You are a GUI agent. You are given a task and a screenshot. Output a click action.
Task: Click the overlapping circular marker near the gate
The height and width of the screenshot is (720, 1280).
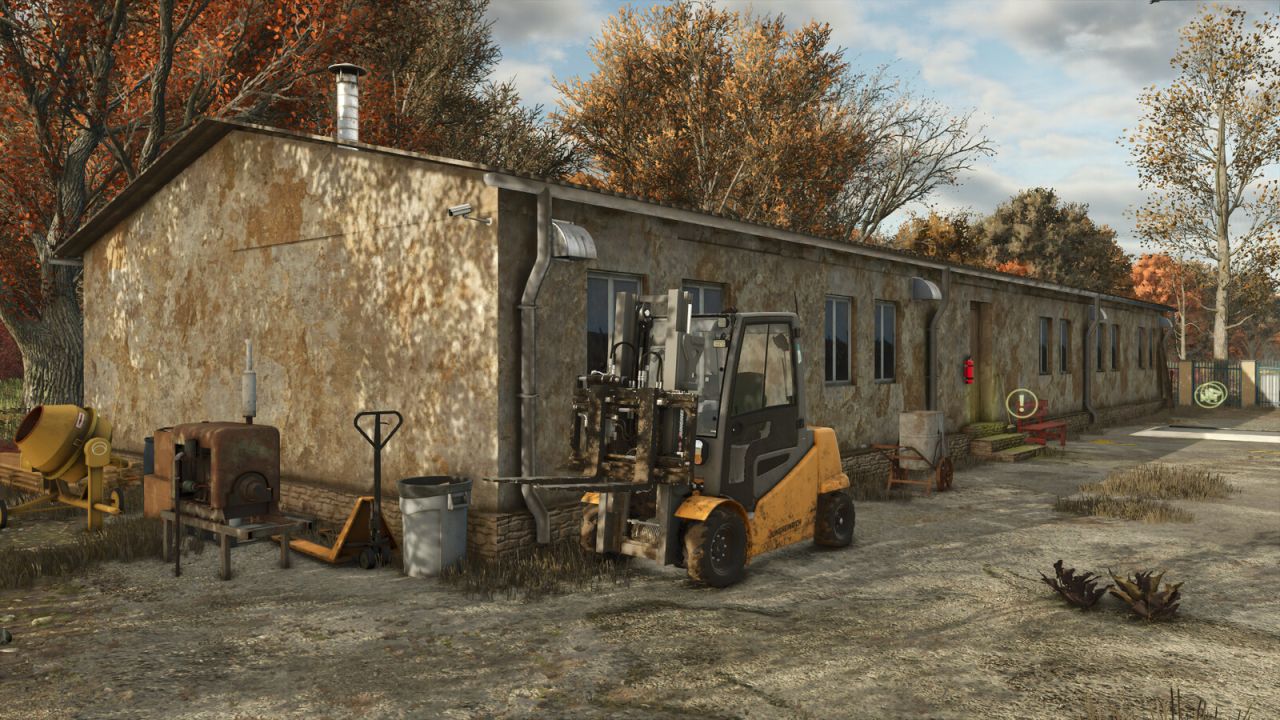coord(1210,394)
